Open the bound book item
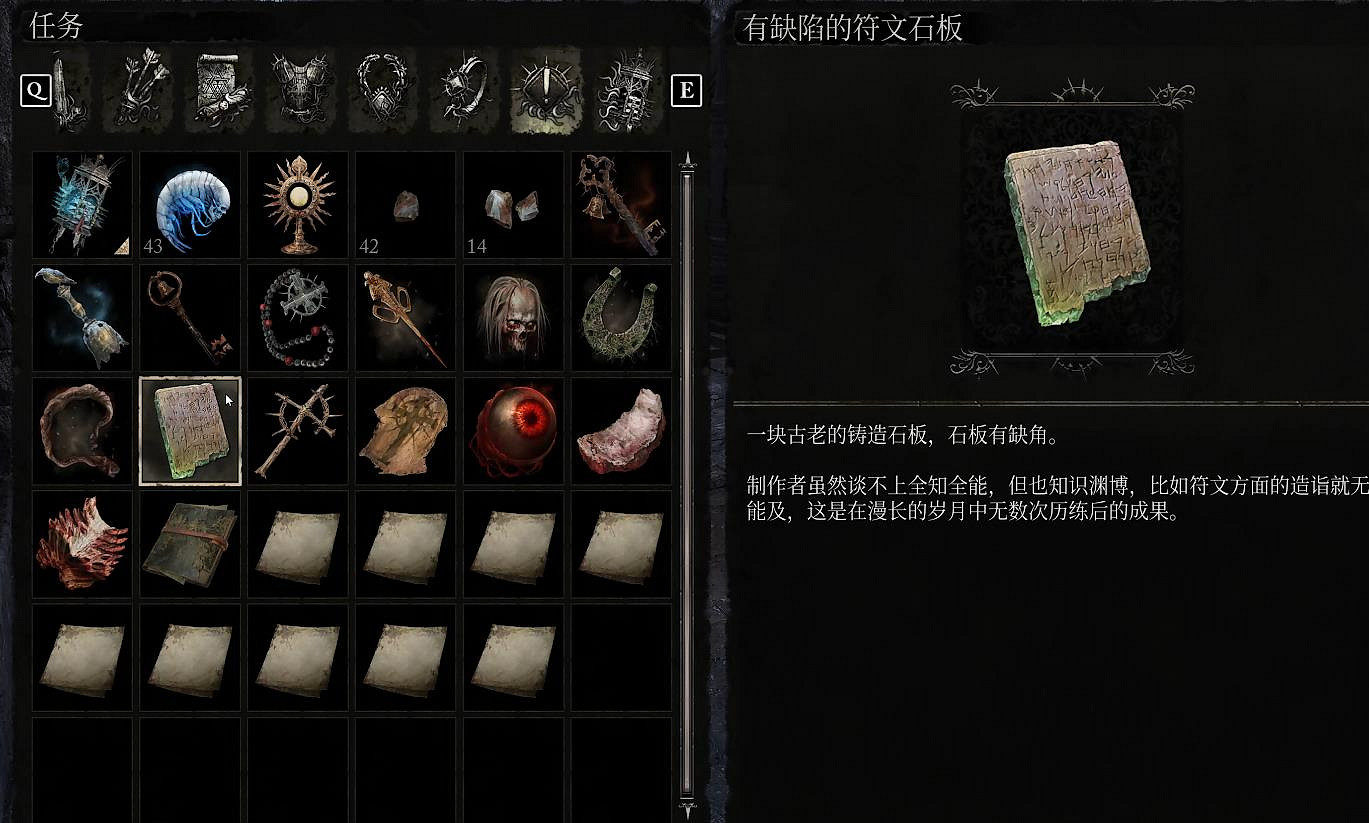 (x=189, y=543)
